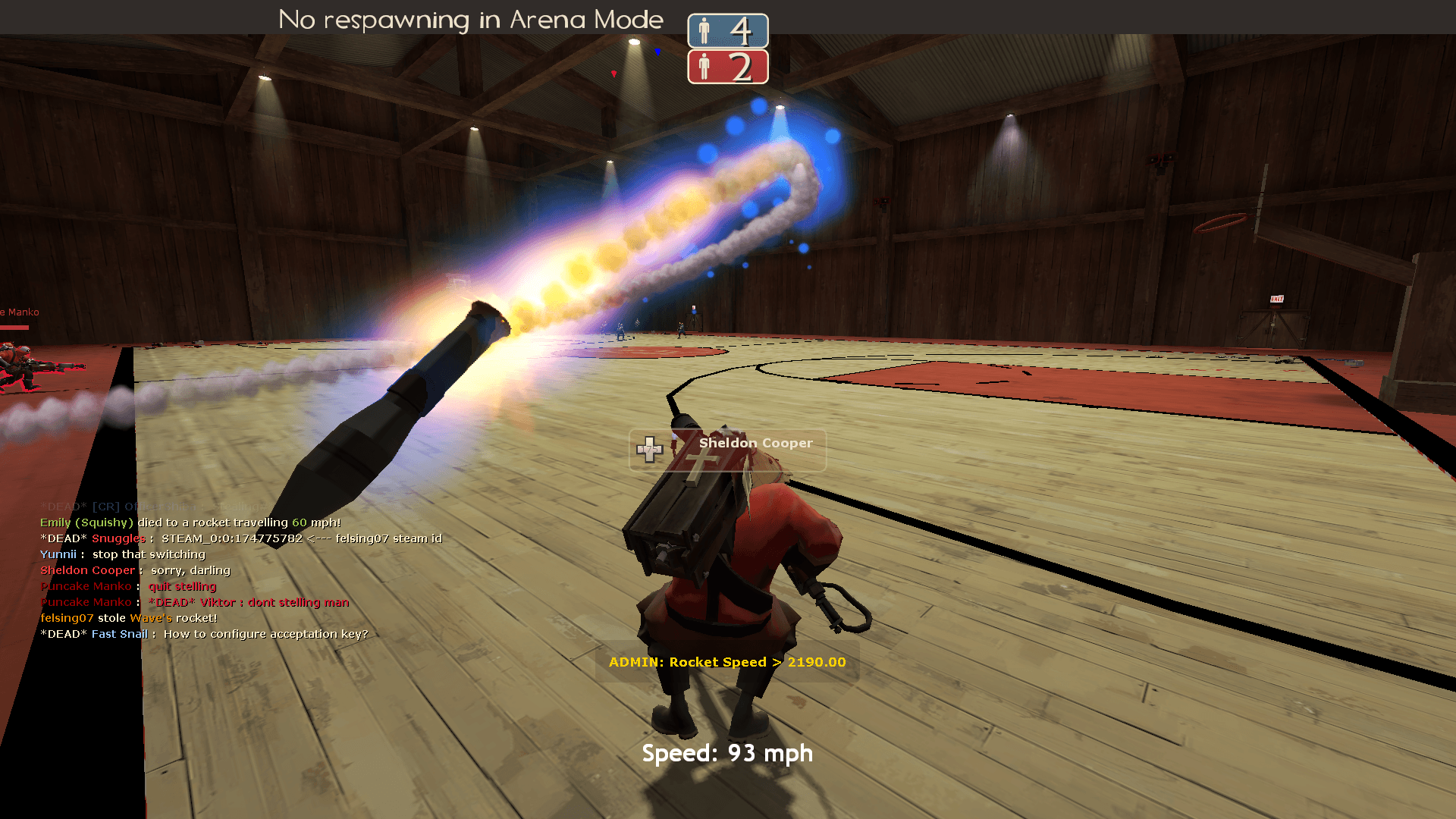Click Fast Snail's acceptation key chat message

click(x=265, y=634)
